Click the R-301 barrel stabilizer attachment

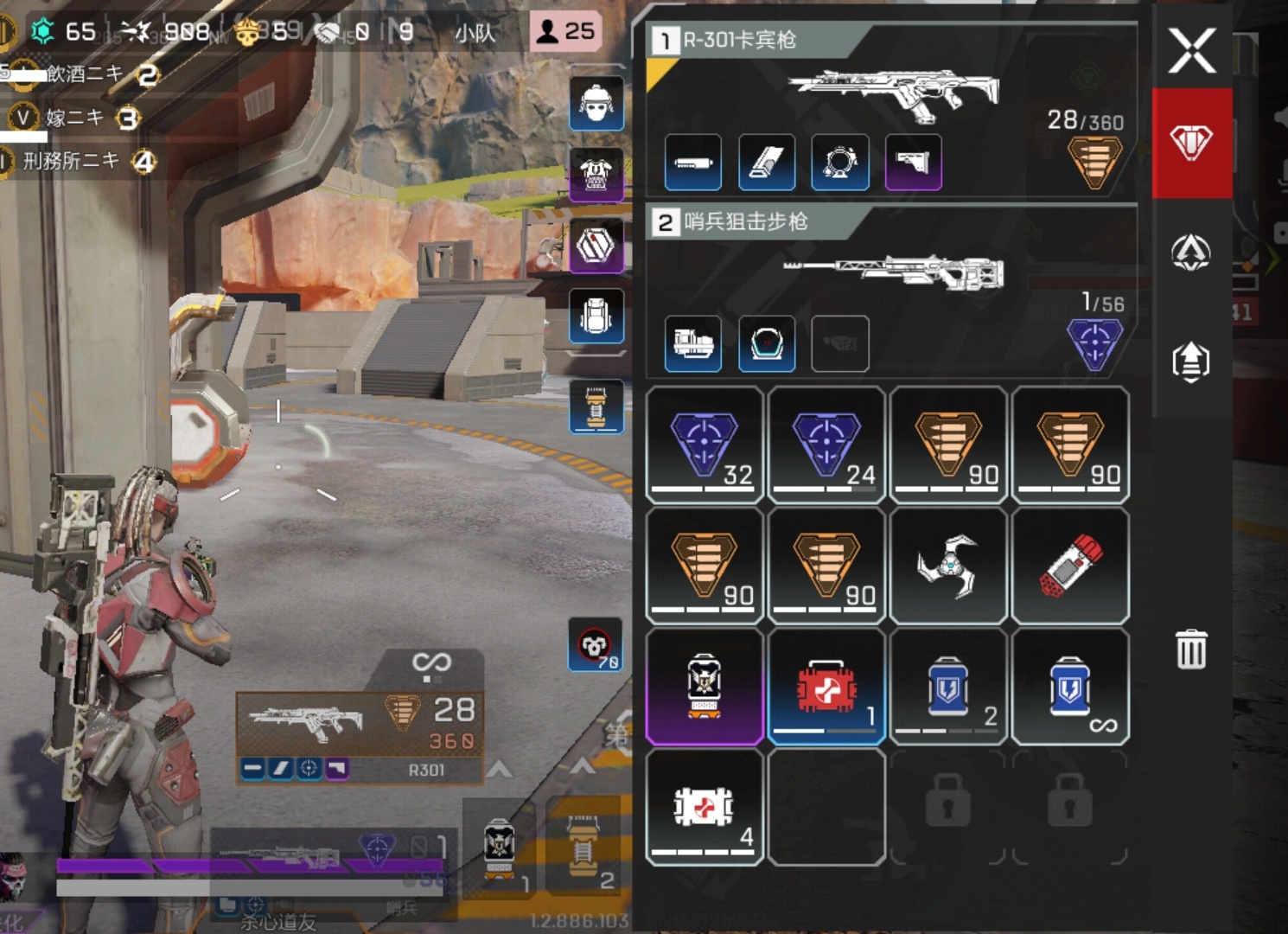point(693,163)
